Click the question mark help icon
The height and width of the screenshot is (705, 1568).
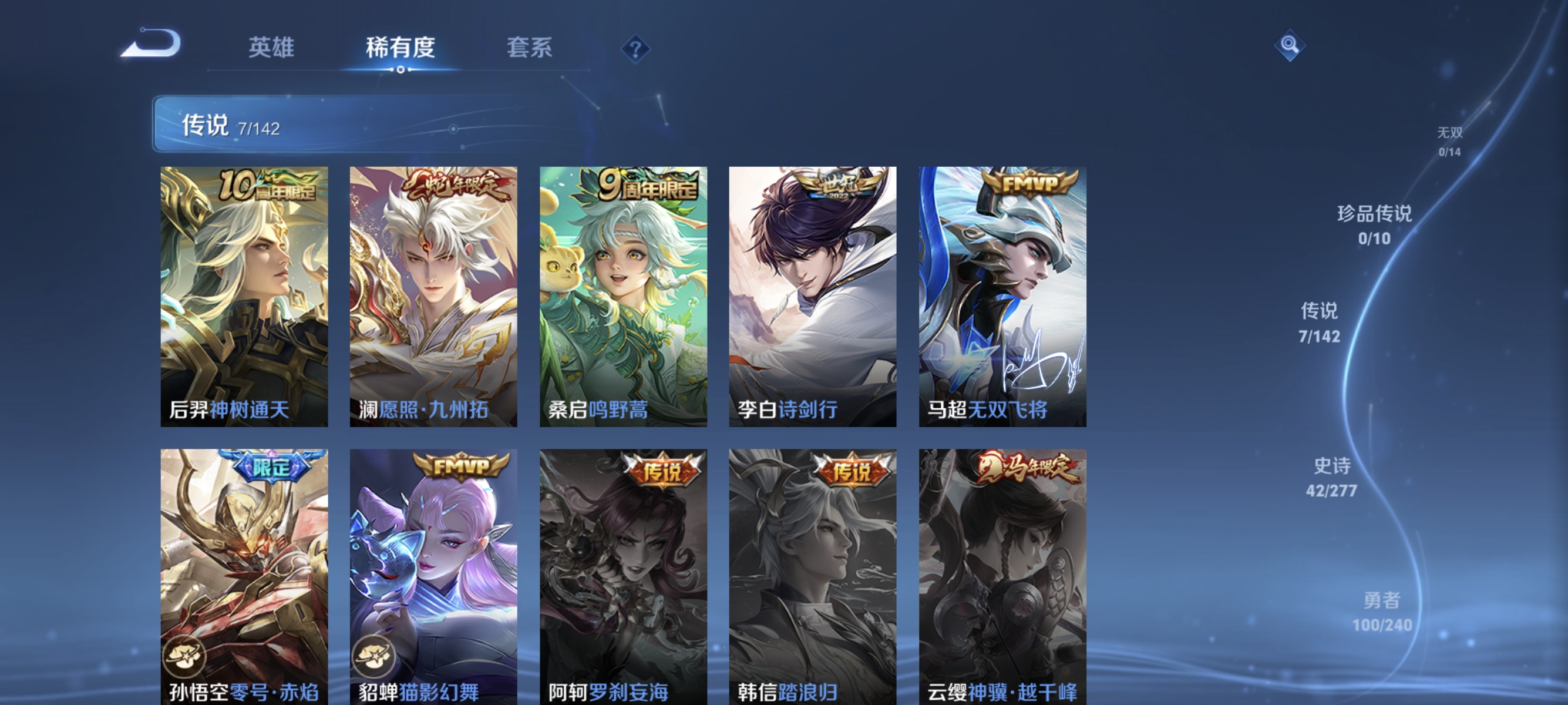point(635,50)
